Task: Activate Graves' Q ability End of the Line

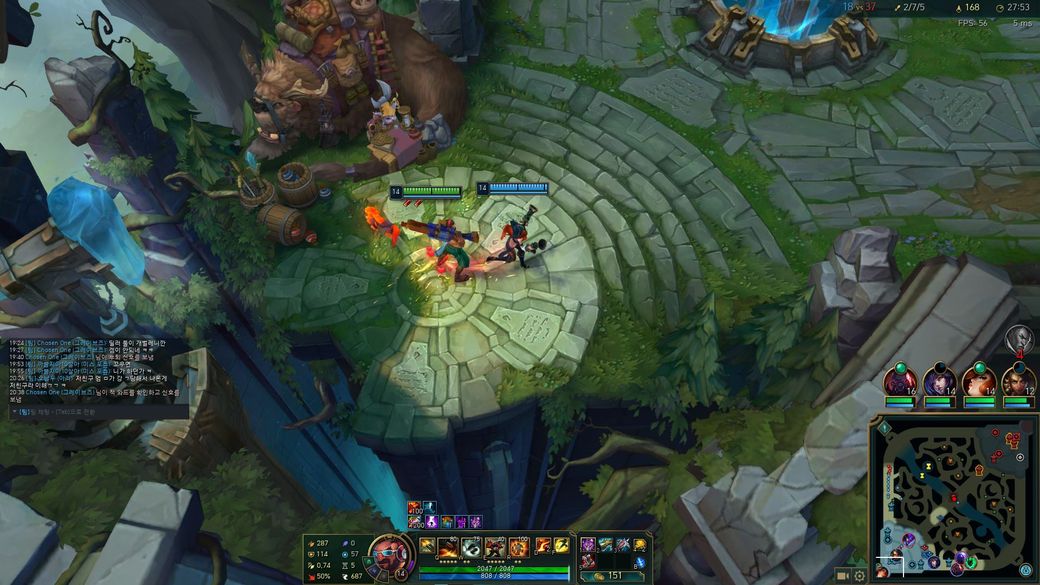Action: 447,546
